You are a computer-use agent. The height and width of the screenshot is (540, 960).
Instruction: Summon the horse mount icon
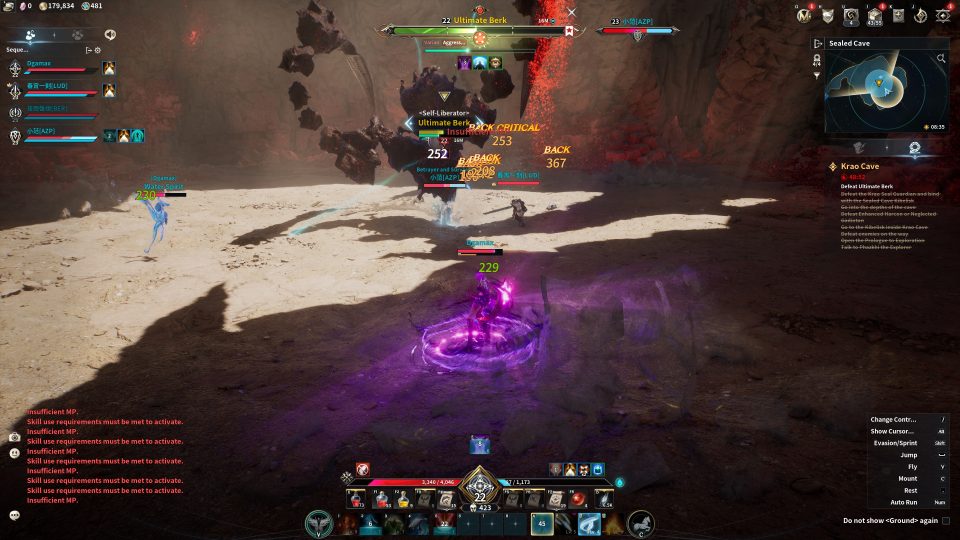tap(641, 523)
